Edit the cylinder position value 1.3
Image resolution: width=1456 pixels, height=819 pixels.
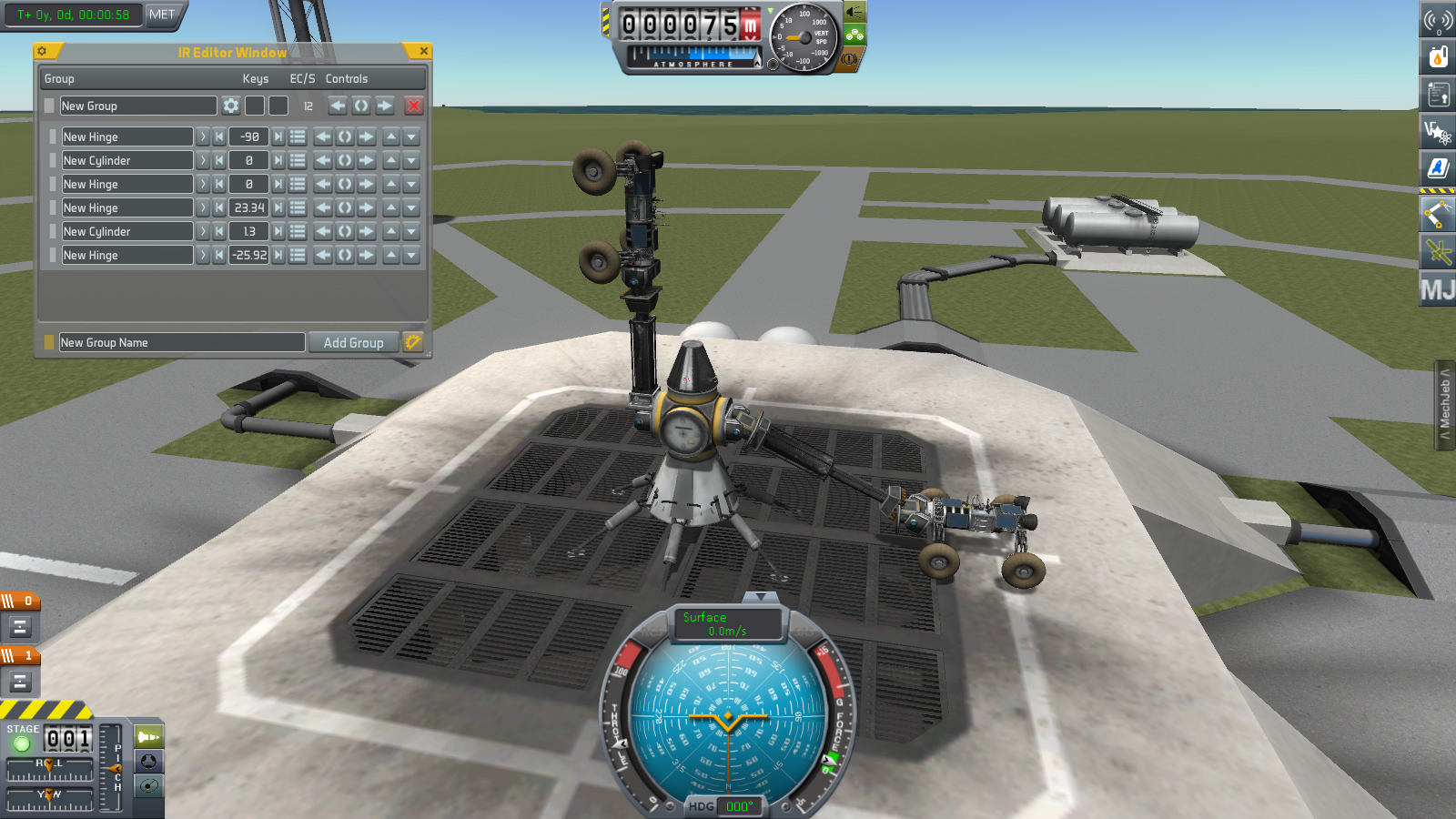tap(248, 232)
